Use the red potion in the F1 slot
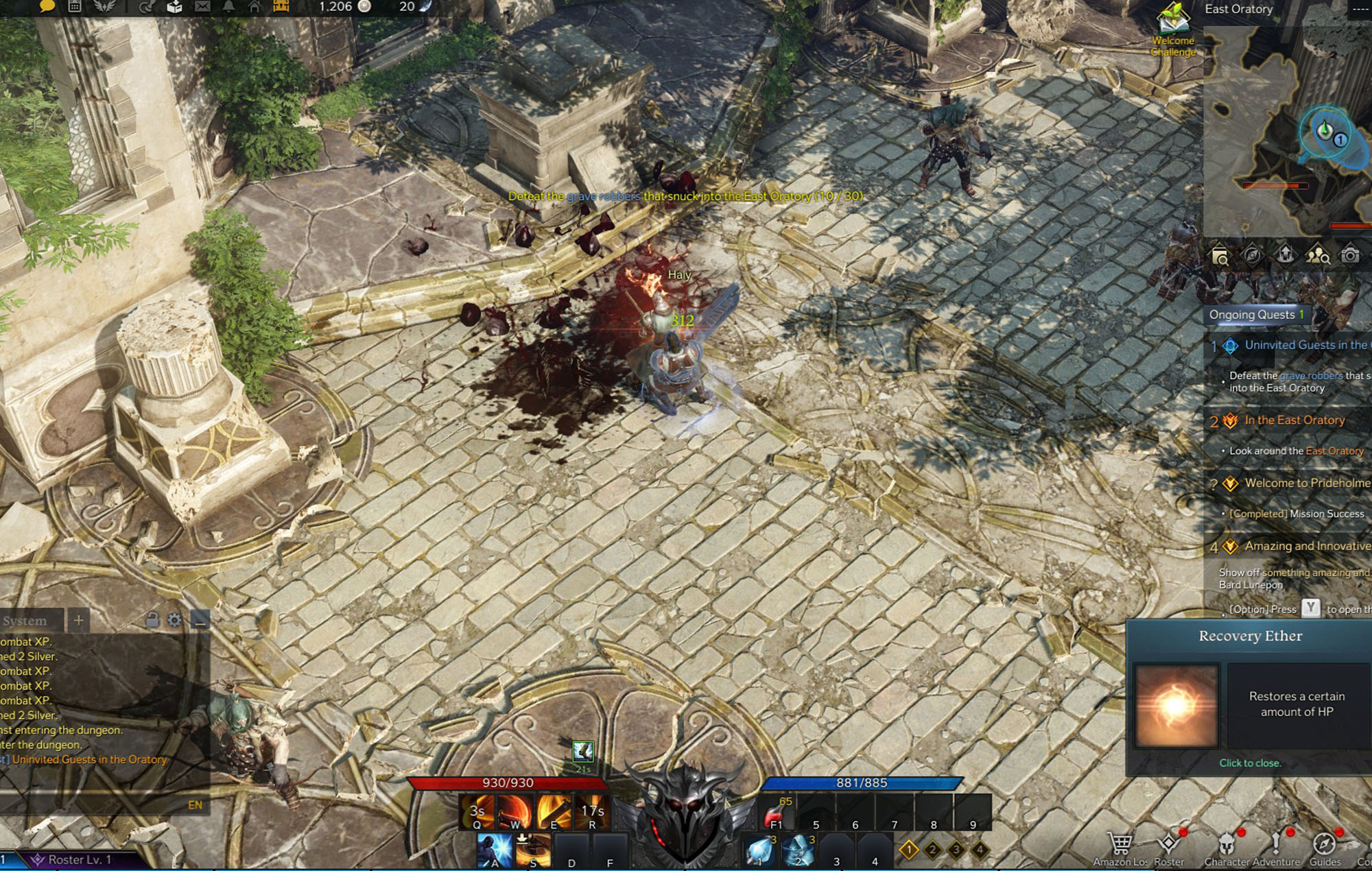 (x=777, y=814)
